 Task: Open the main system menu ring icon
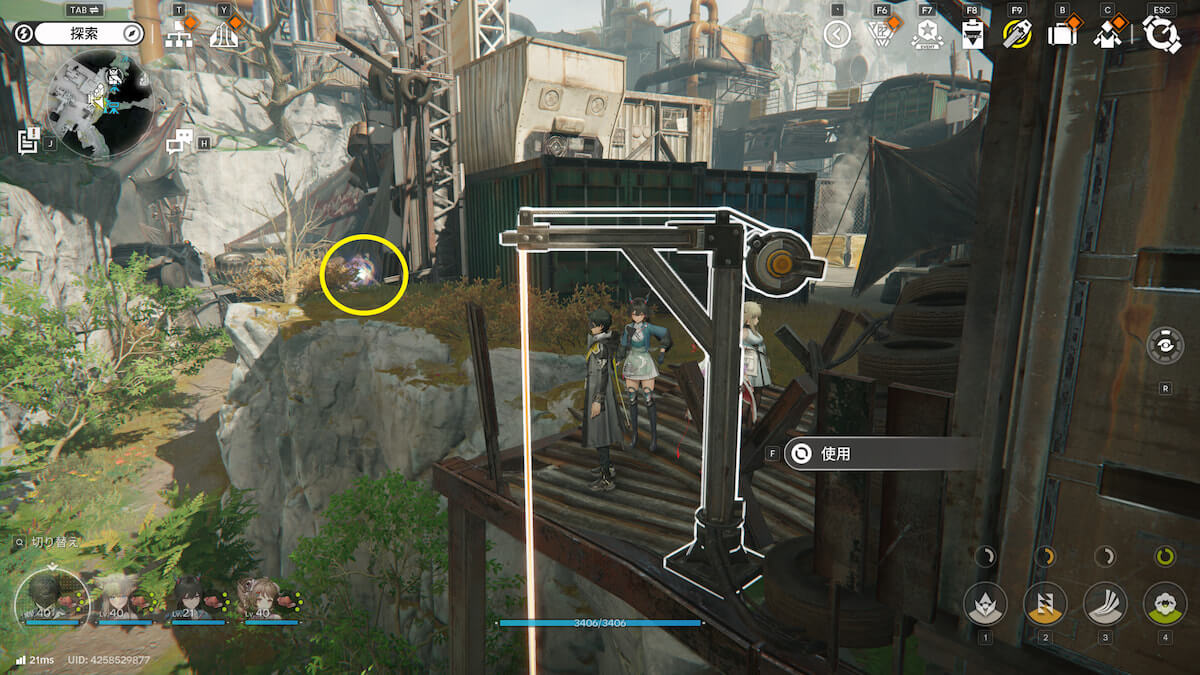click(1161, 35)
